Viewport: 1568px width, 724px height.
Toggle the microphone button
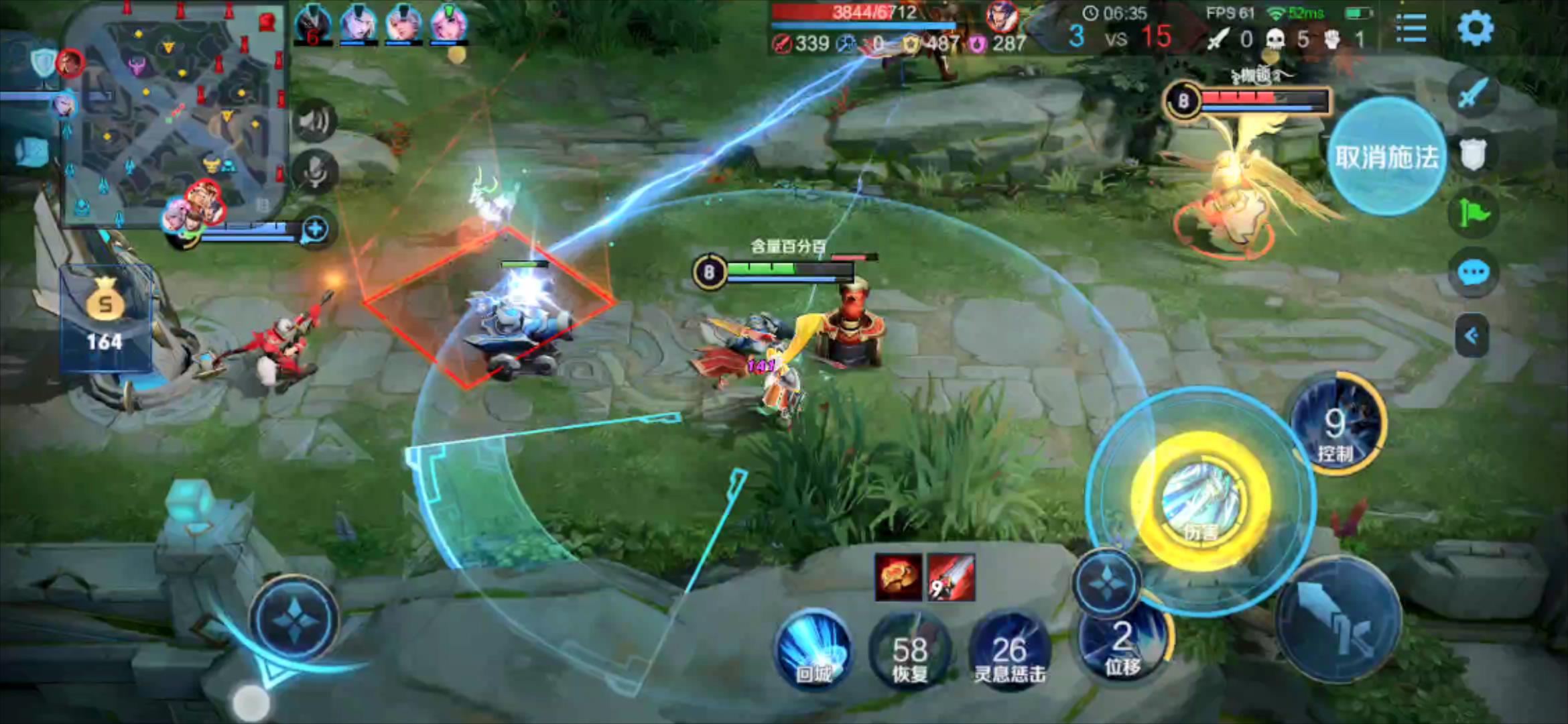314,172
